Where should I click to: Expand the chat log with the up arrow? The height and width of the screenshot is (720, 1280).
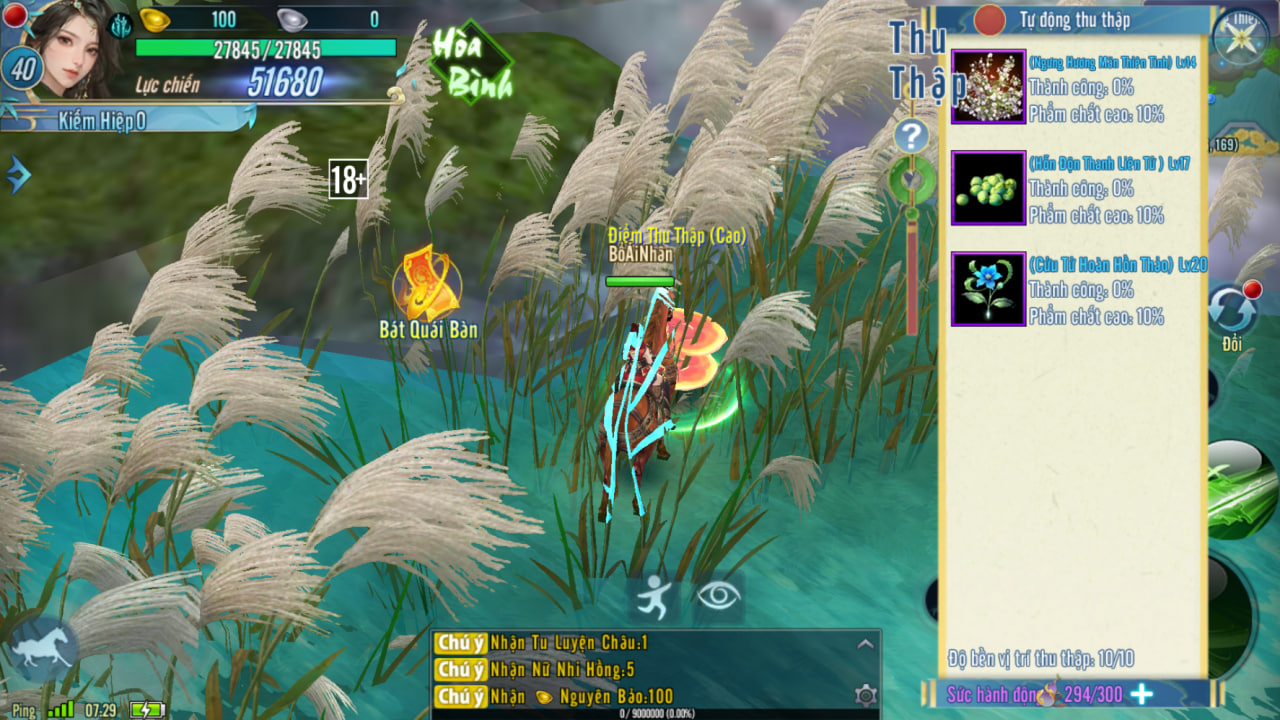pyautogui.click(x=865, y=644)
